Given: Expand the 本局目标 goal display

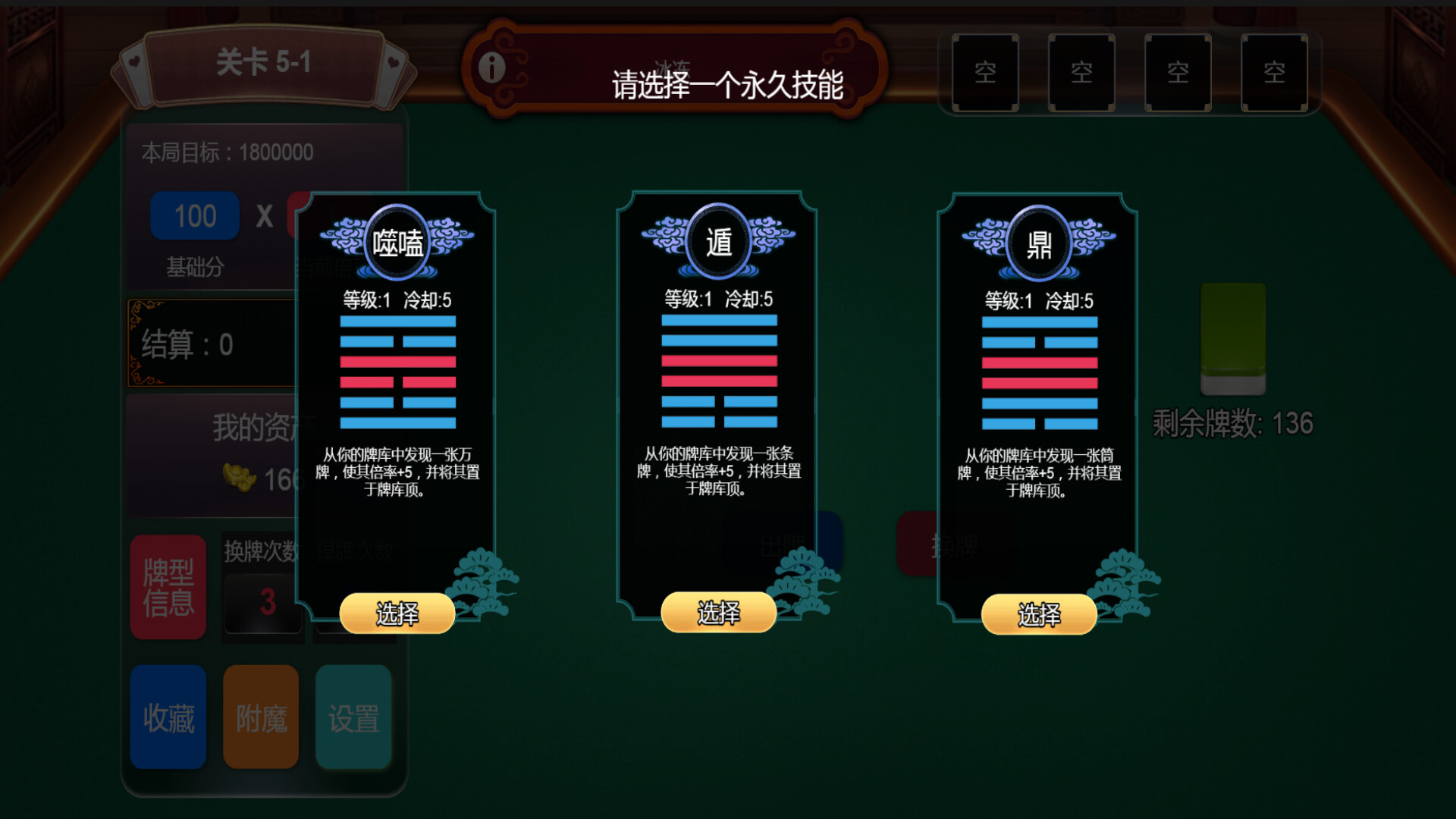Looking at the screenshot, I should point(227,152).
